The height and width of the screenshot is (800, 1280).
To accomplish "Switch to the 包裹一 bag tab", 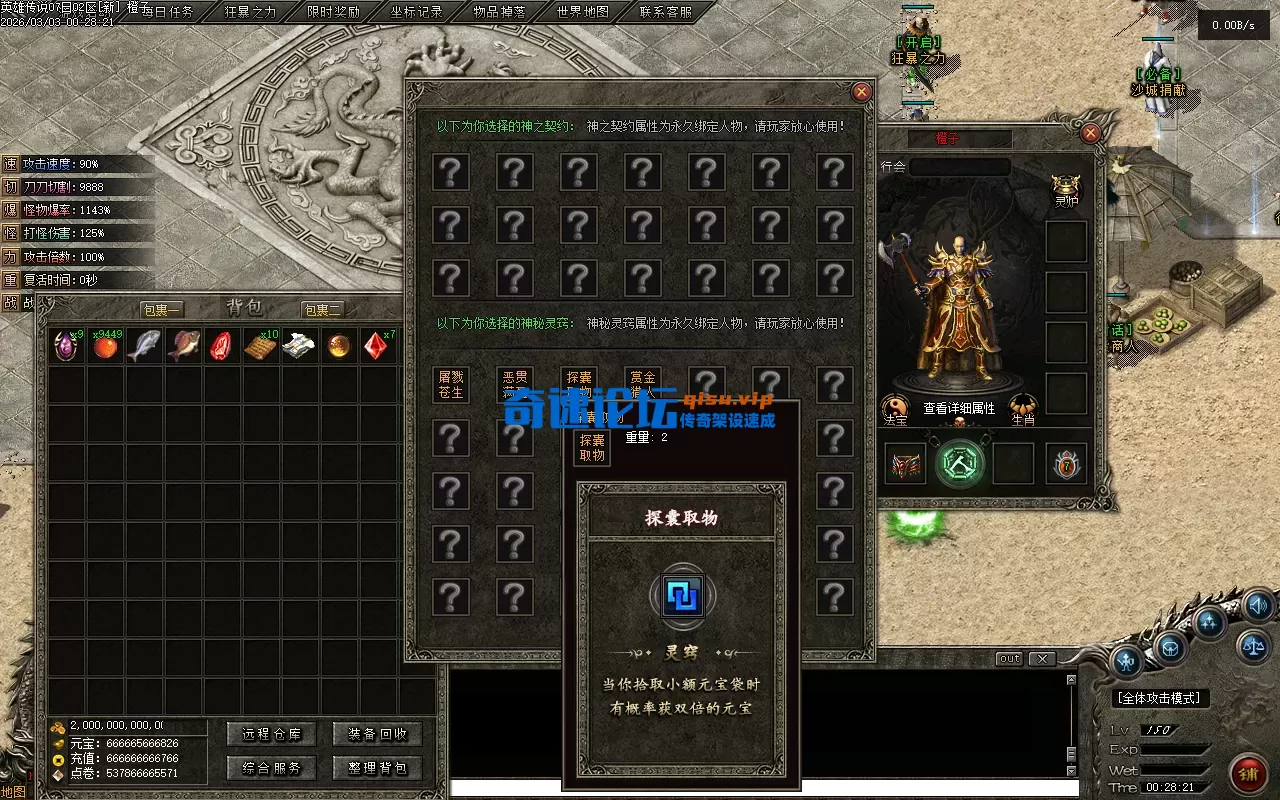I will 161,310.
